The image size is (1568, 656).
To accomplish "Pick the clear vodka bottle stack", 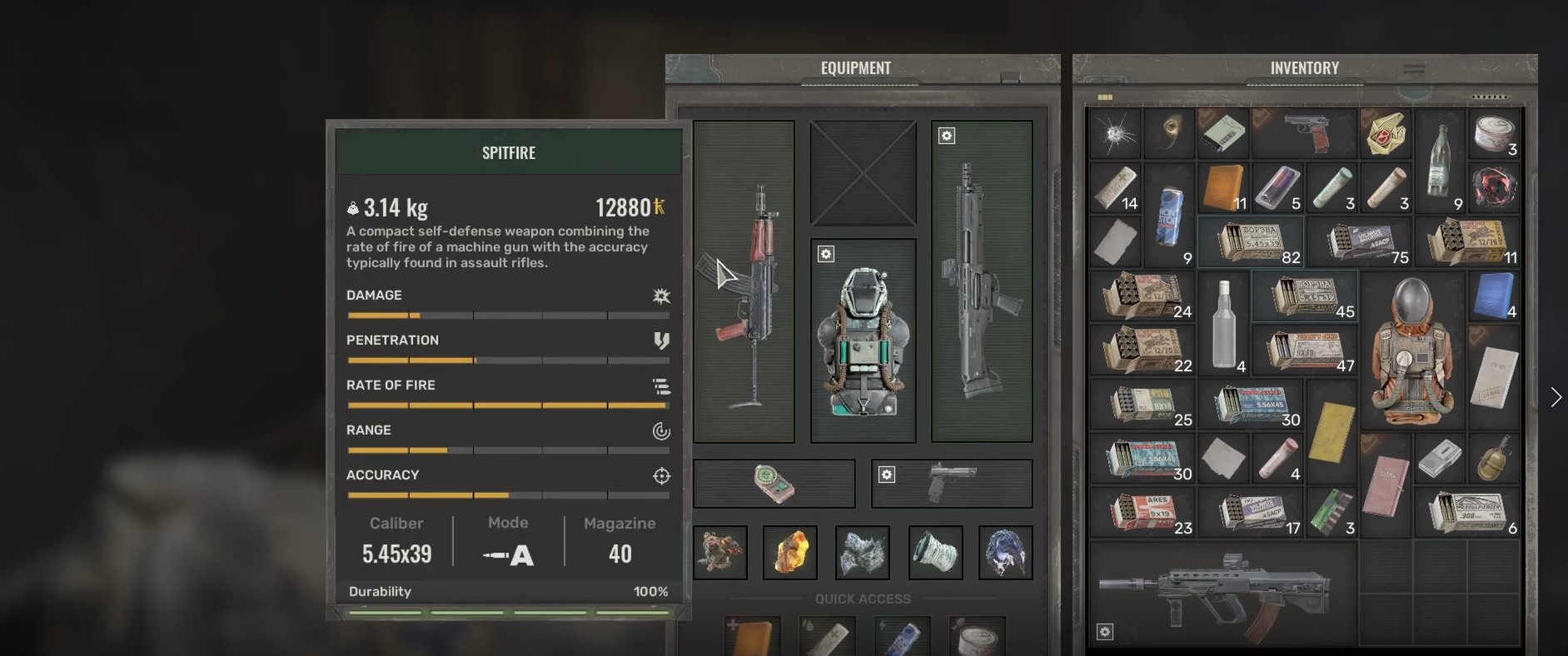I will click(x=1223, y=322).
